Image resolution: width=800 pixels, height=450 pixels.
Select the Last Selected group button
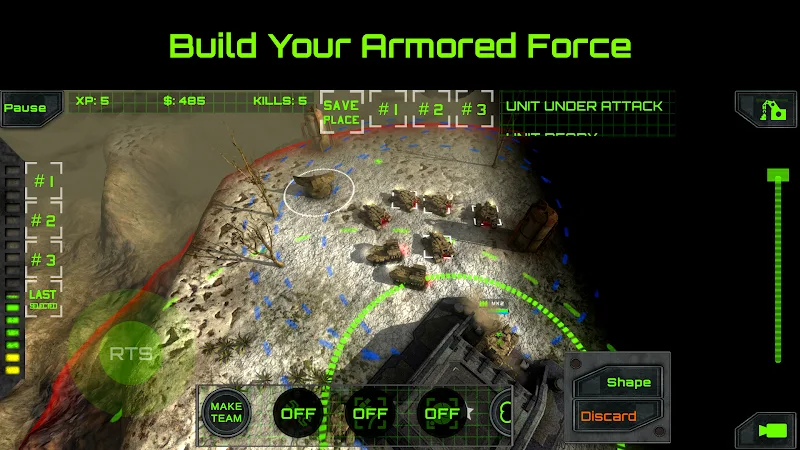[43, 299]
